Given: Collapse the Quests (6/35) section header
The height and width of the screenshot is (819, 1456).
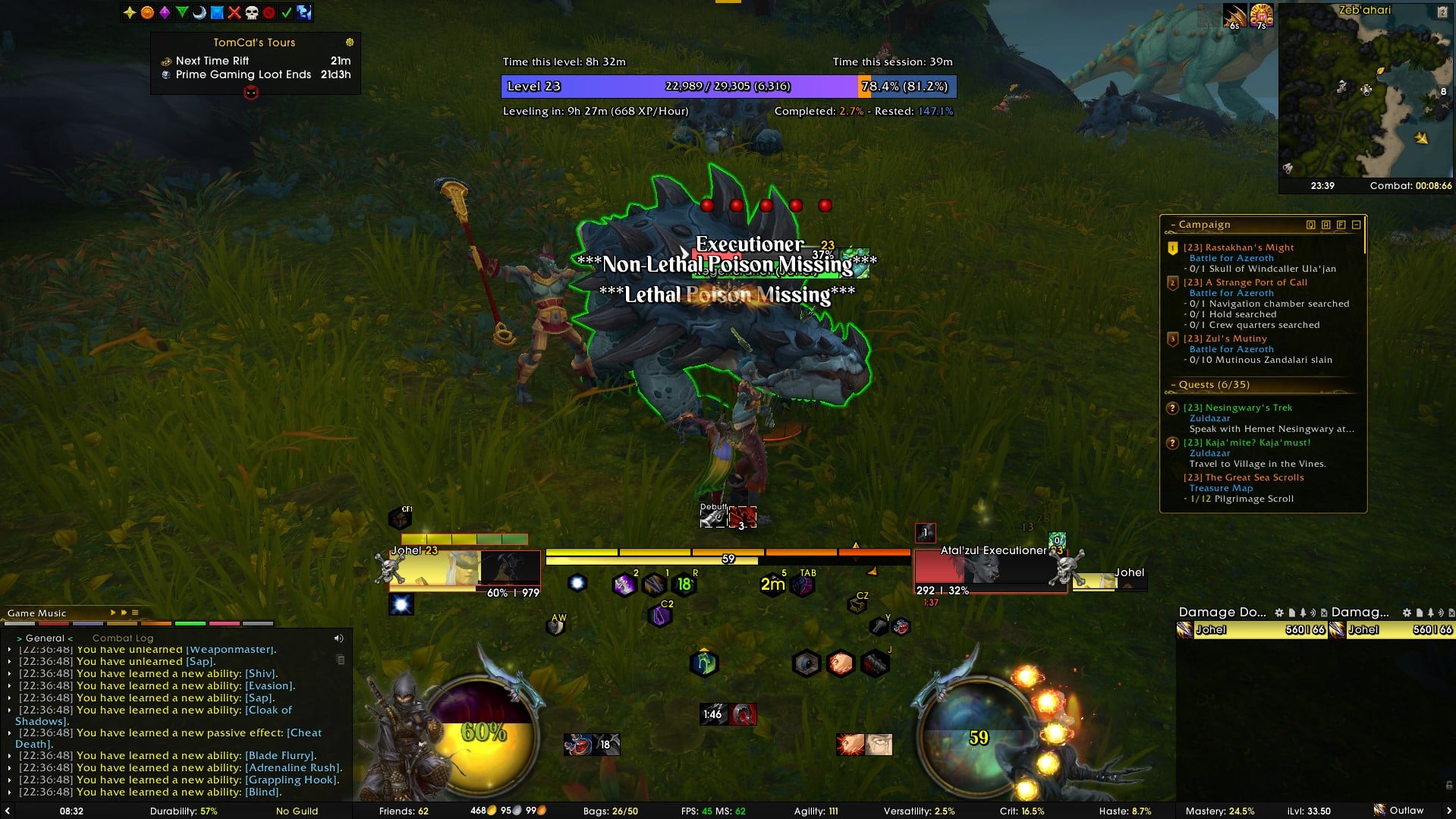Looking at the screenshot, I should (1213, 385).
